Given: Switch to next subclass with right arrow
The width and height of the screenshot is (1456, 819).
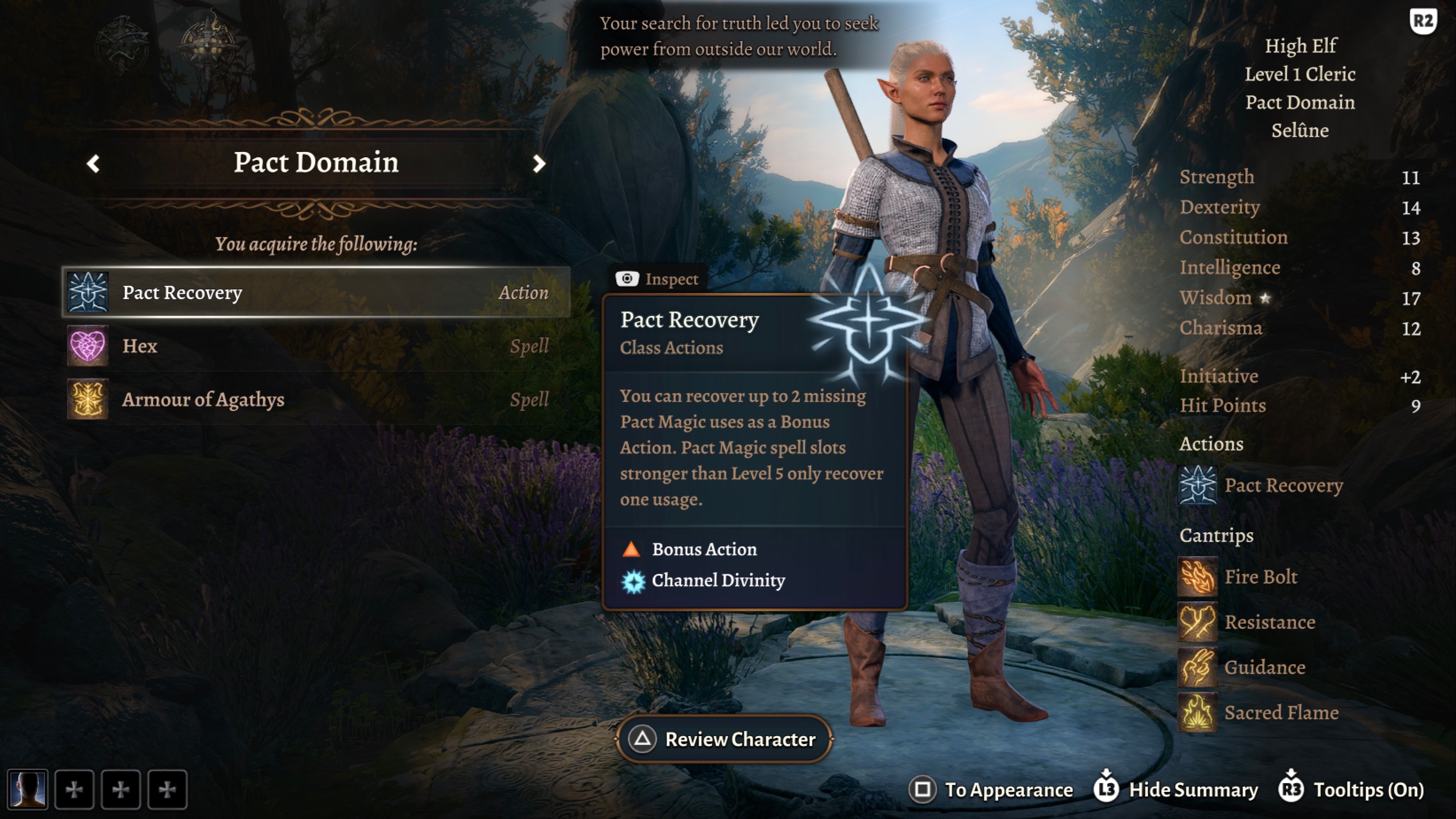Looking at the screenshot, I should [539, 164].
